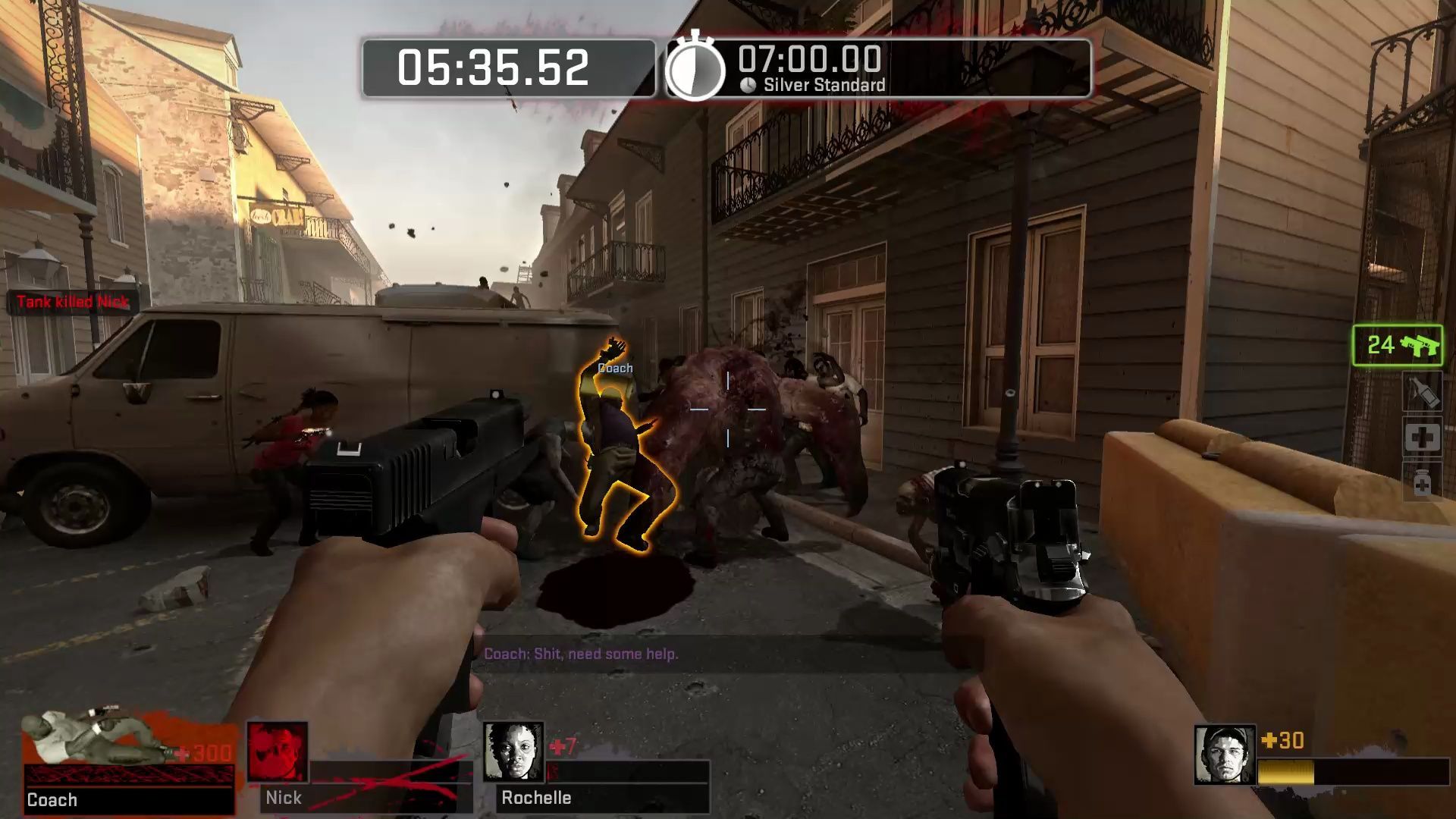Click Rochelle's teammate portrait
The height and width of the screenshot is (819, 1456).
tap(514, 752)
